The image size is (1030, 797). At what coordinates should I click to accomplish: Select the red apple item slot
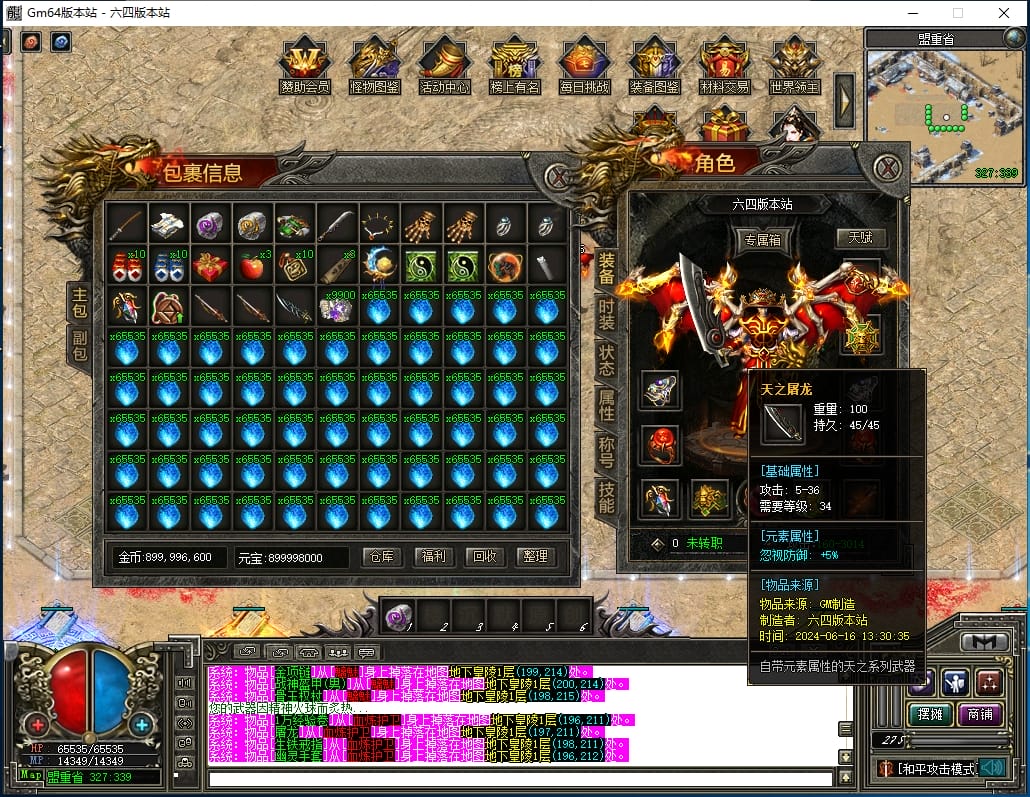(x=253, y=267)
